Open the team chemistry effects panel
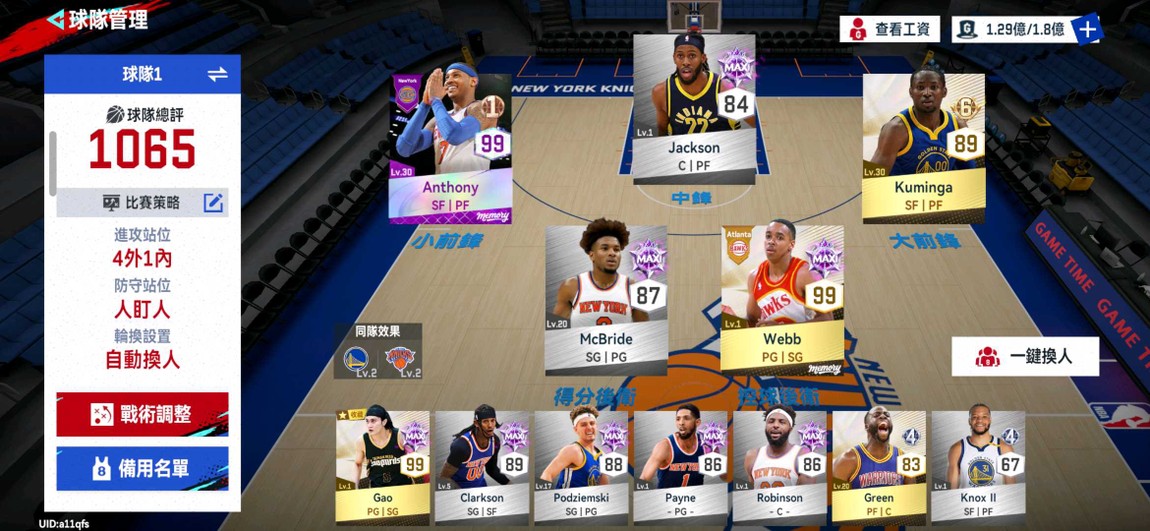Screen dimensions: 1150x531 click(x=377, y=351)
